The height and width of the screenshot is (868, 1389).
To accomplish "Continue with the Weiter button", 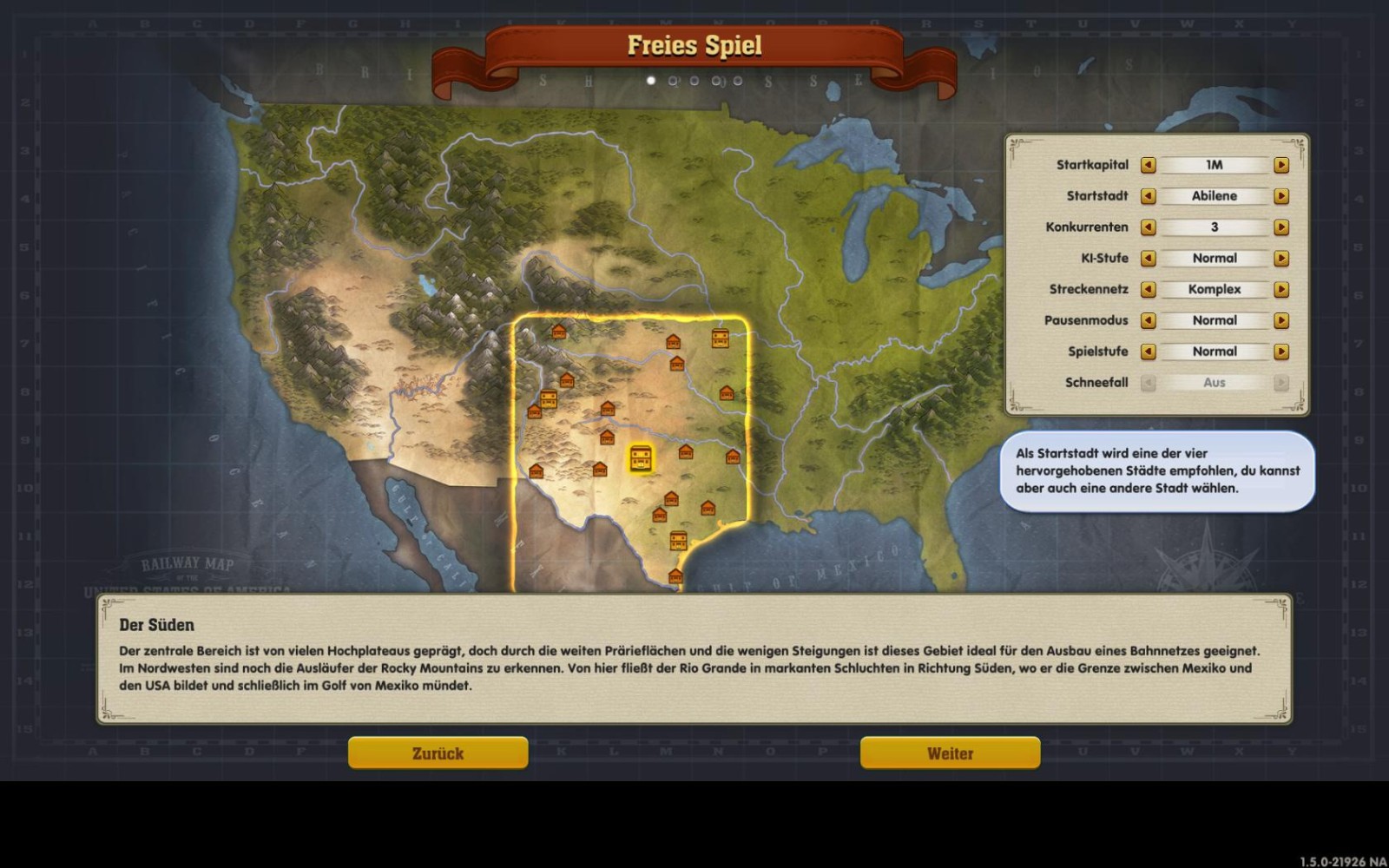I will [x=950, y=753].
